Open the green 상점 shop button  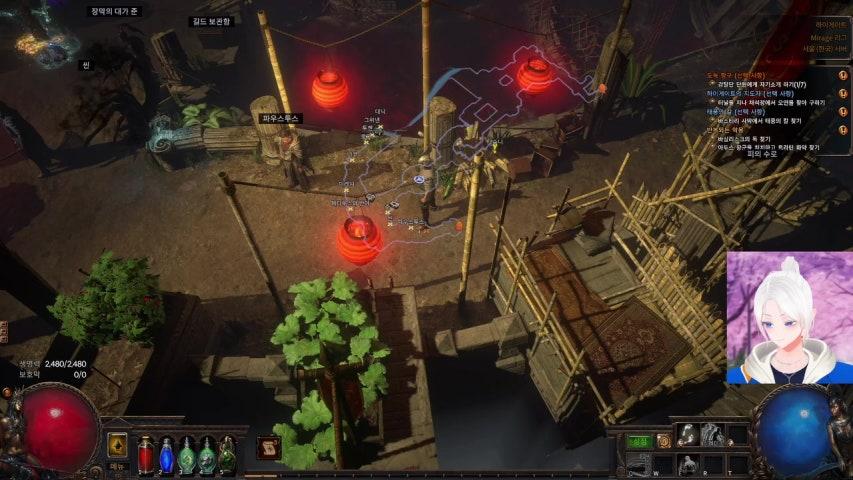(639, 440)
